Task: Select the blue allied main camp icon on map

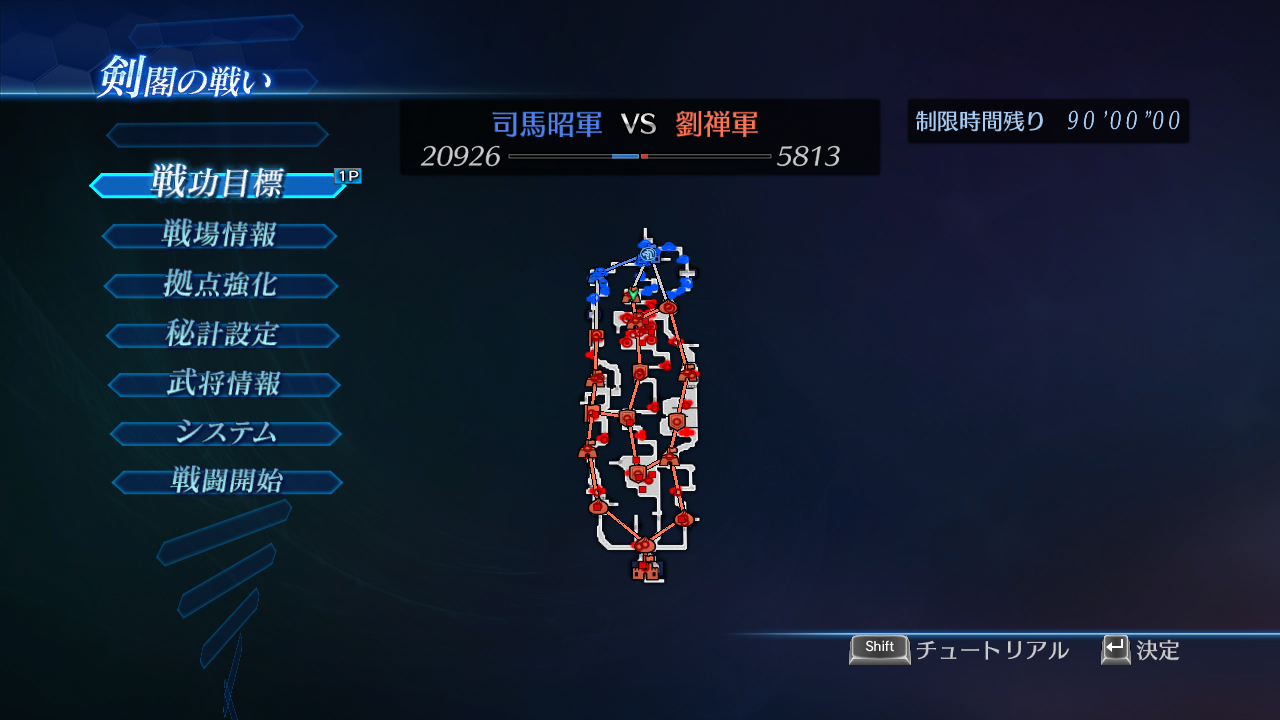Action: click(647, 253)
